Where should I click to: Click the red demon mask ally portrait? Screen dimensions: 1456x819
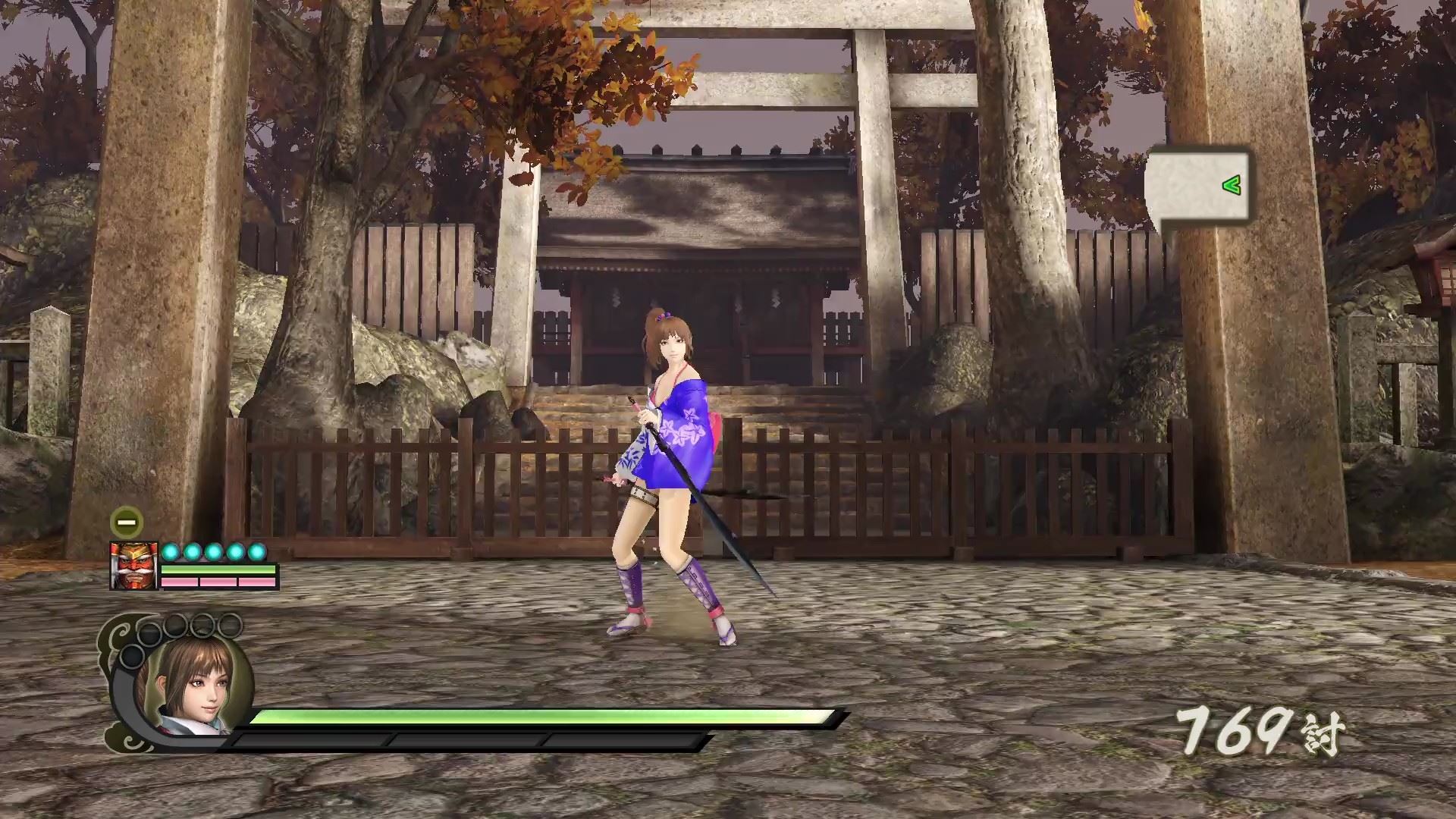coord(133,566)
